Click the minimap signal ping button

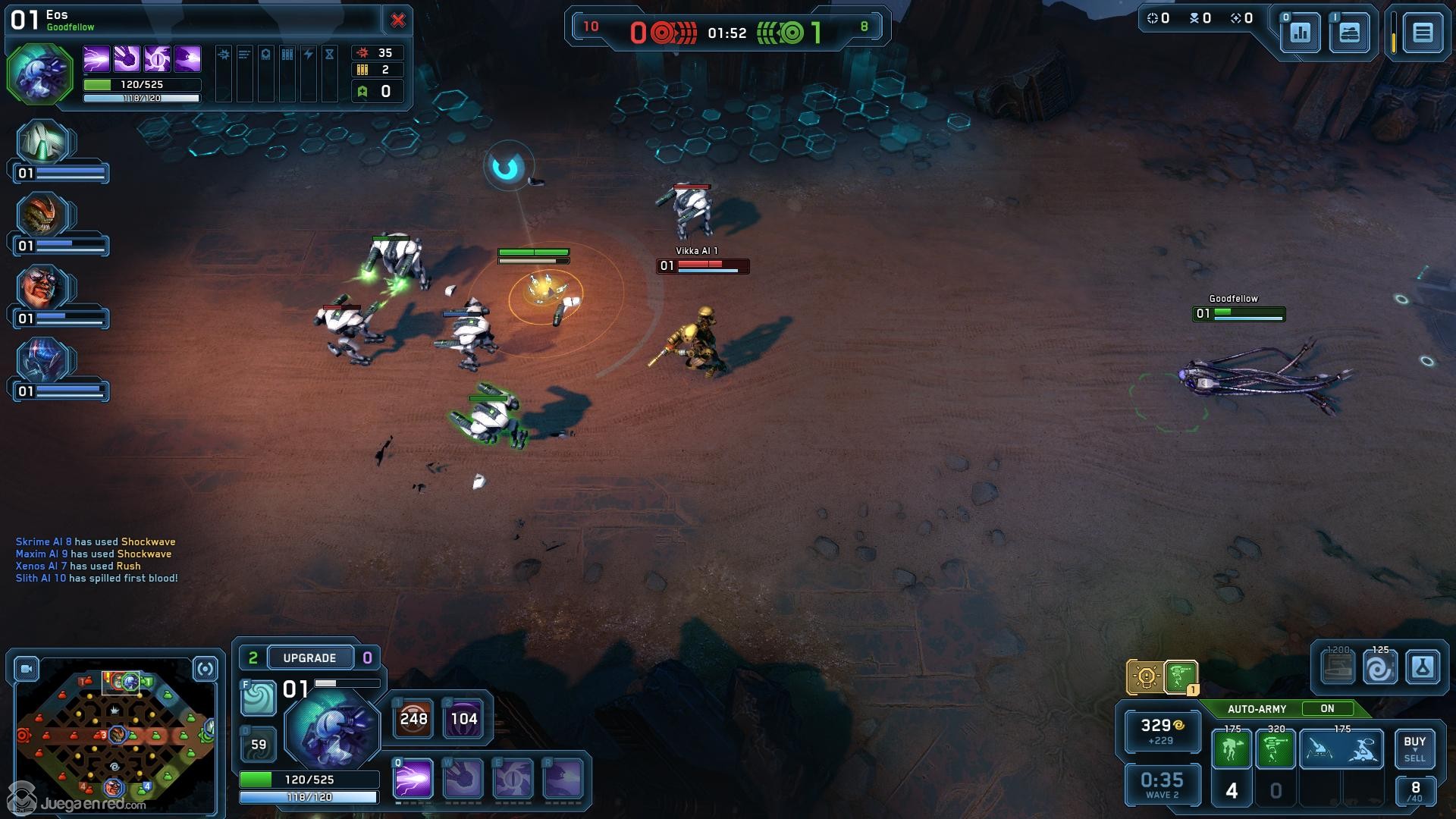[206, 669]
